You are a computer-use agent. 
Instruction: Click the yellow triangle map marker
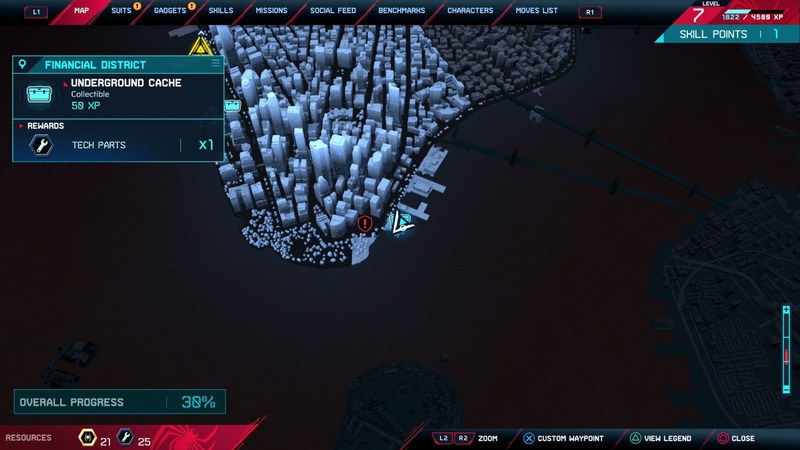201,46
